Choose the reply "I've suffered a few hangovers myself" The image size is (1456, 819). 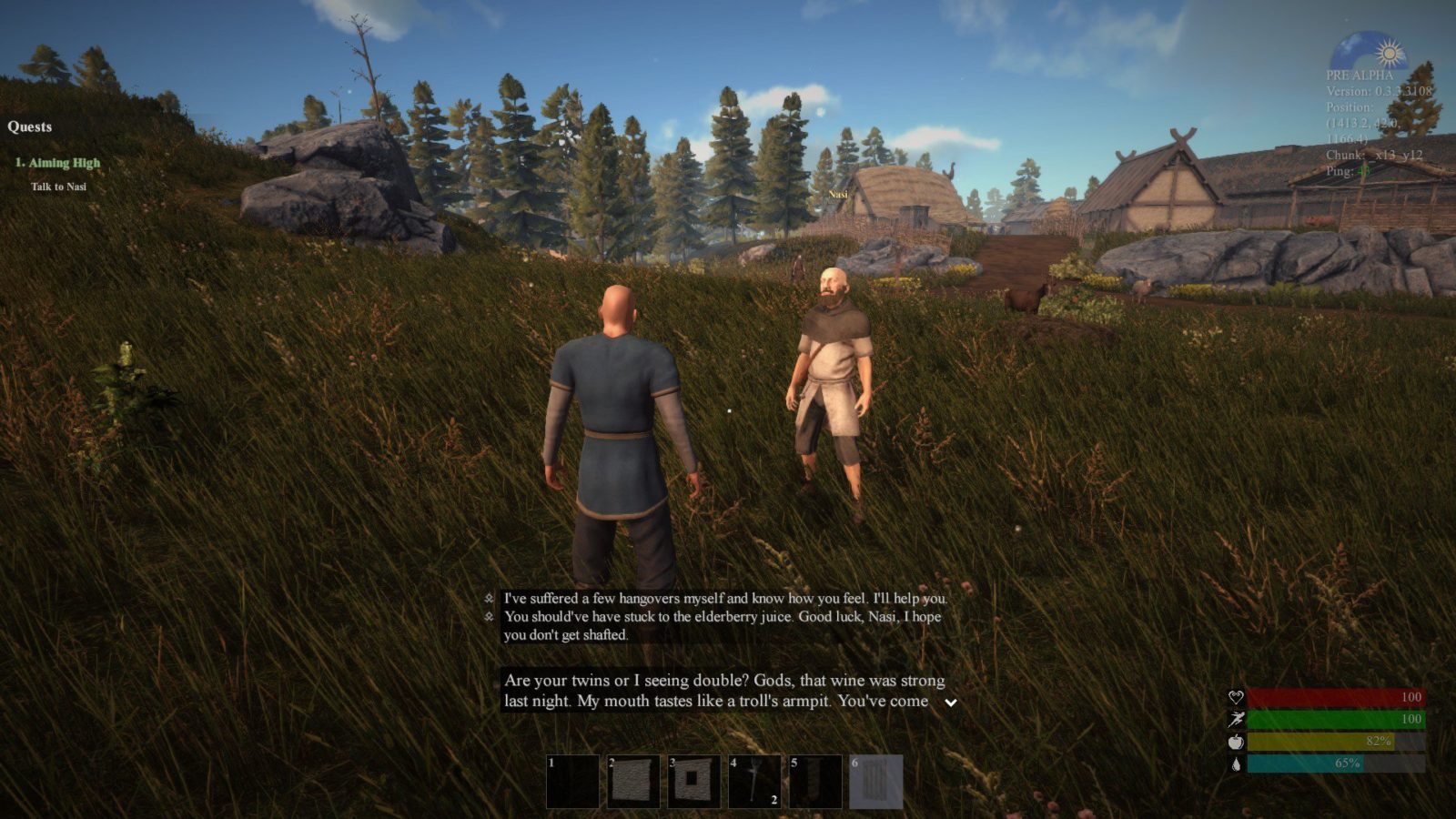pos(724,599)
